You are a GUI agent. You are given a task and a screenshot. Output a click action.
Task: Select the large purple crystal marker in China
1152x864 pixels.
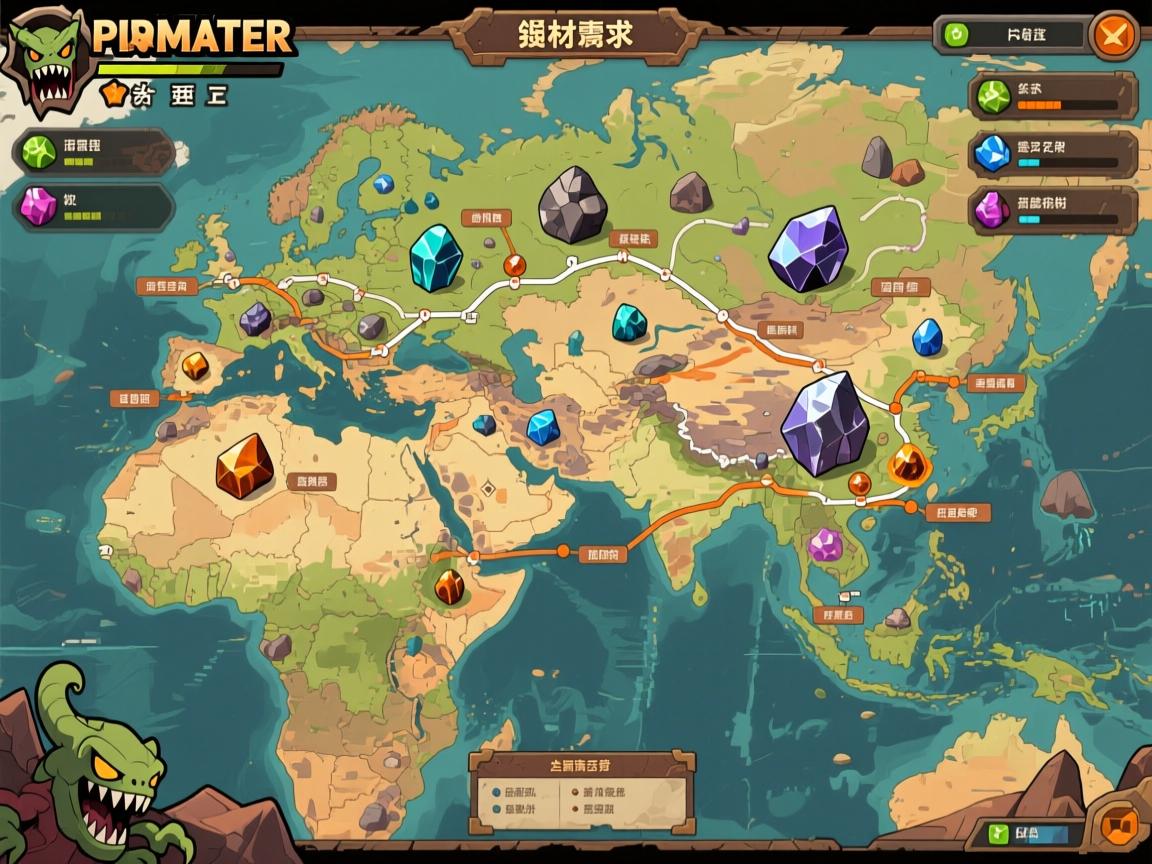click(x=826, y=424)
